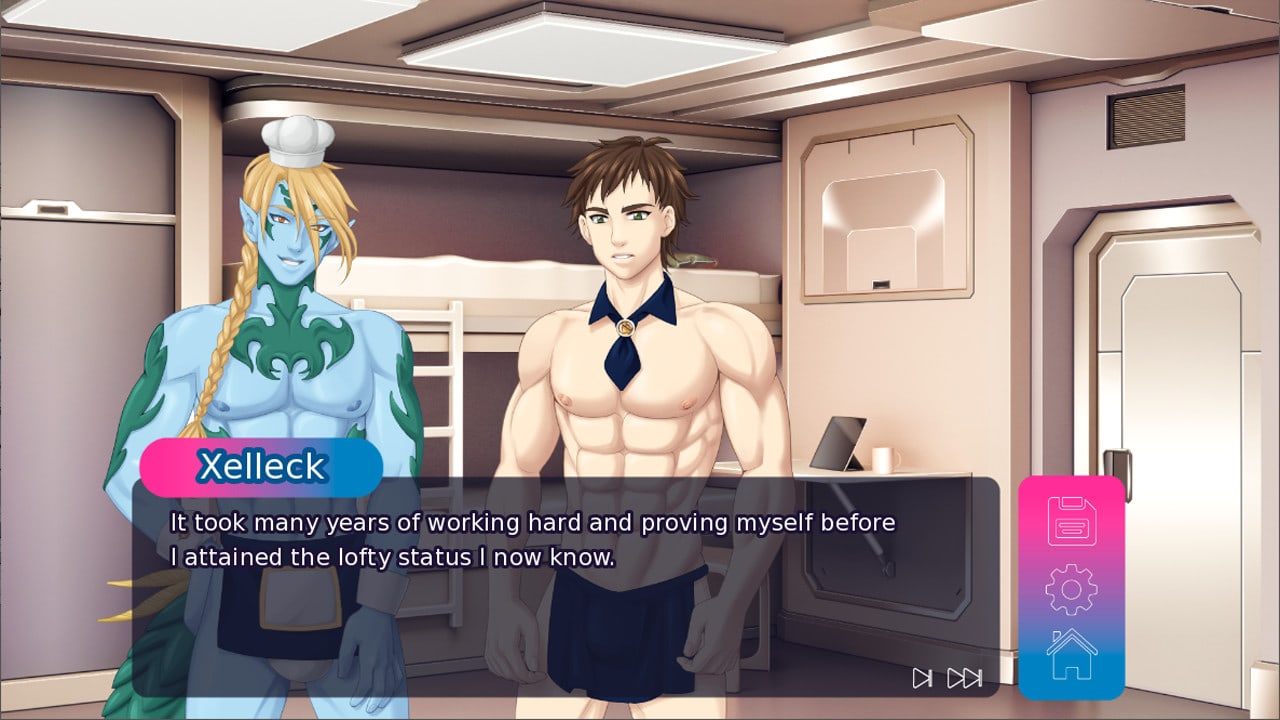Viewport: 1280px width, 720px height.
Task: Advance dialogue with the single-arrow next button
Action: pos(922,678)
